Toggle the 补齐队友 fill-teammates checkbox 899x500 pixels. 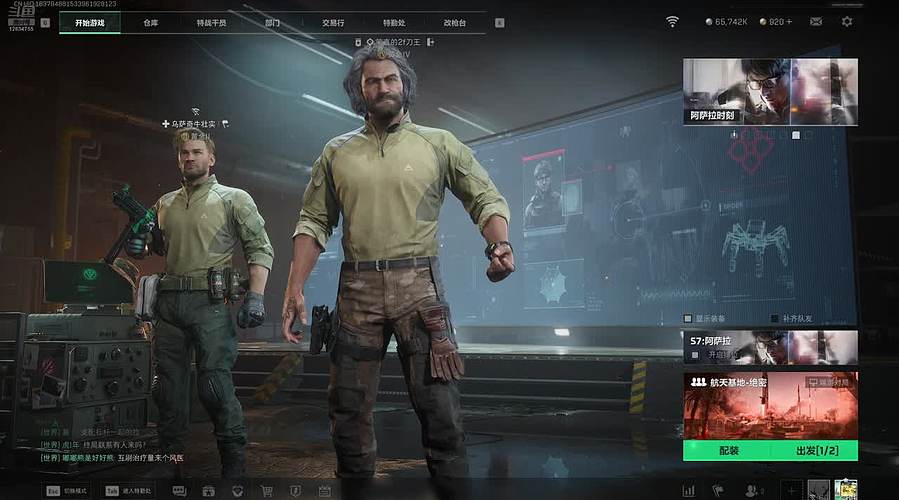click(x=774, y=319)
